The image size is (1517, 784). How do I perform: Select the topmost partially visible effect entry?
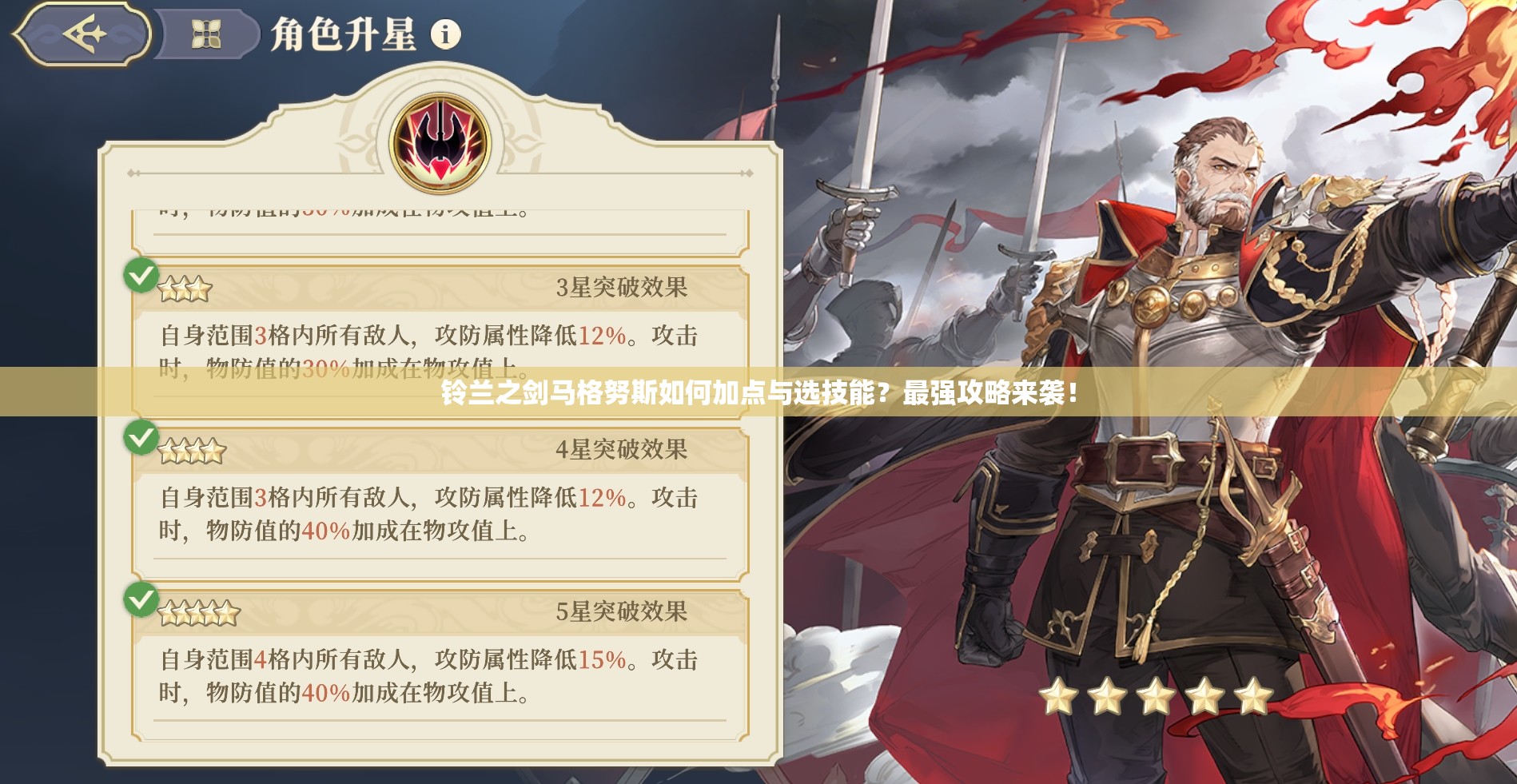pyautogui.click(x=336, y=211)
